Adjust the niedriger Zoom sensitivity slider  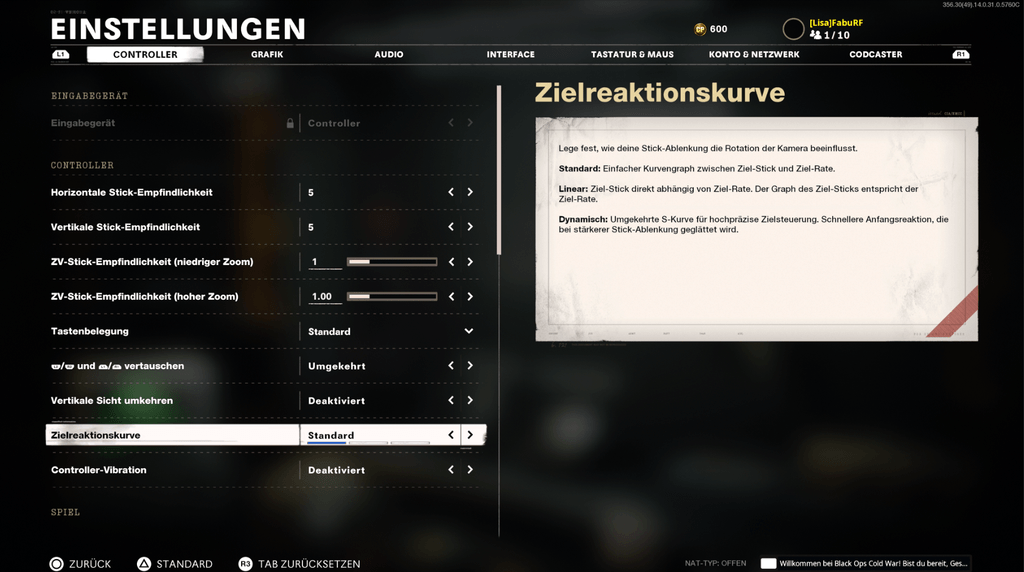391,262
